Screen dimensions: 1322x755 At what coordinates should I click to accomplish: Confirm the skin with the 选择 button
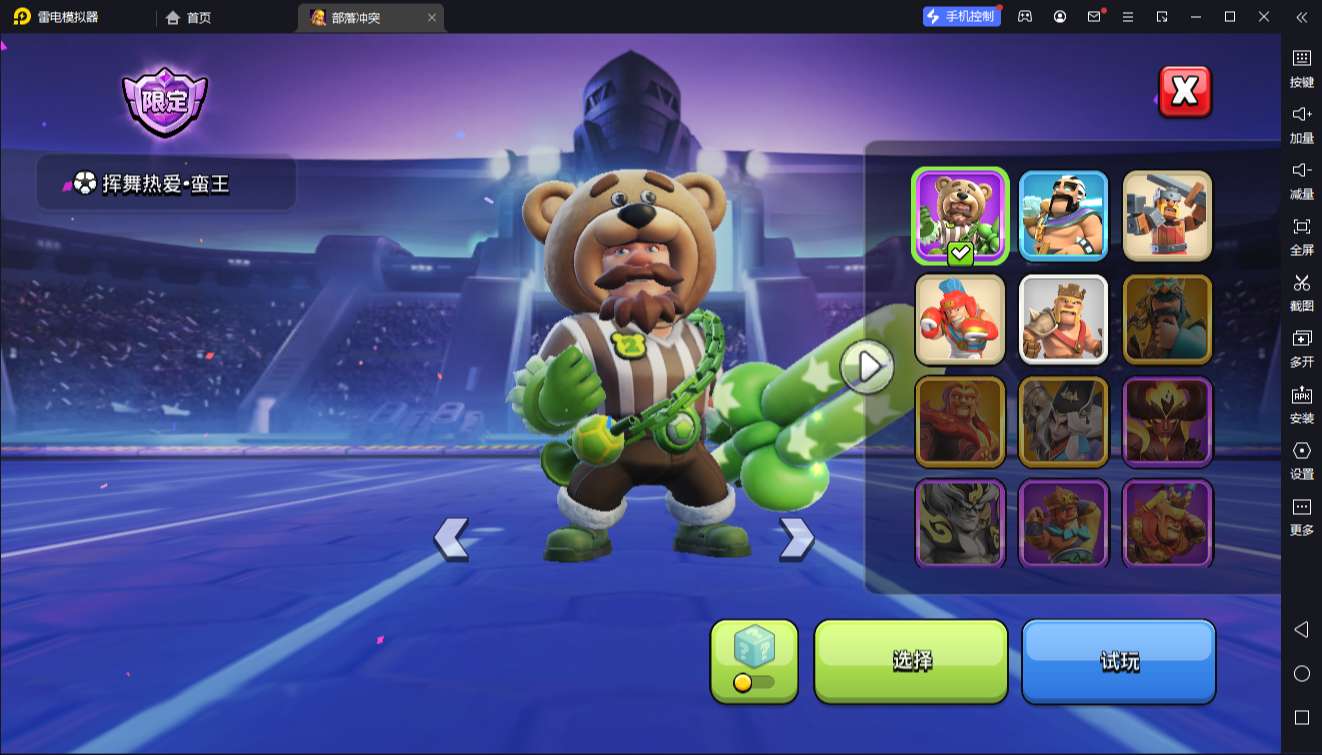911,661
